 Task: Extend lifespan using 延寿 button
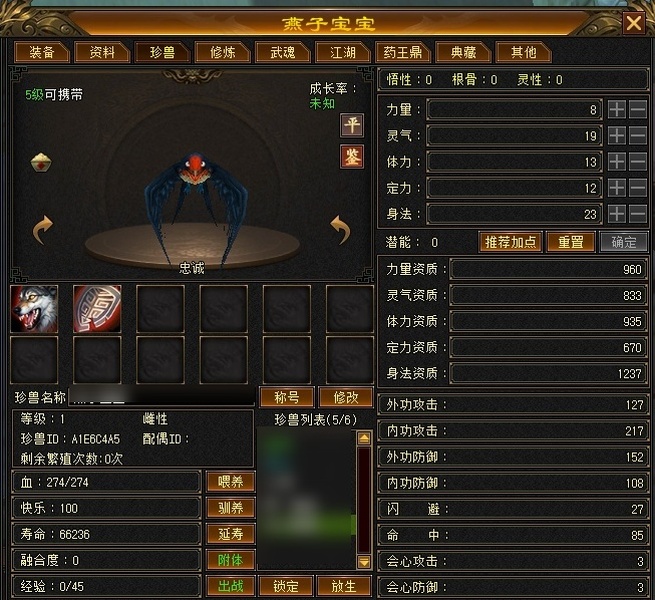(230, 534)
